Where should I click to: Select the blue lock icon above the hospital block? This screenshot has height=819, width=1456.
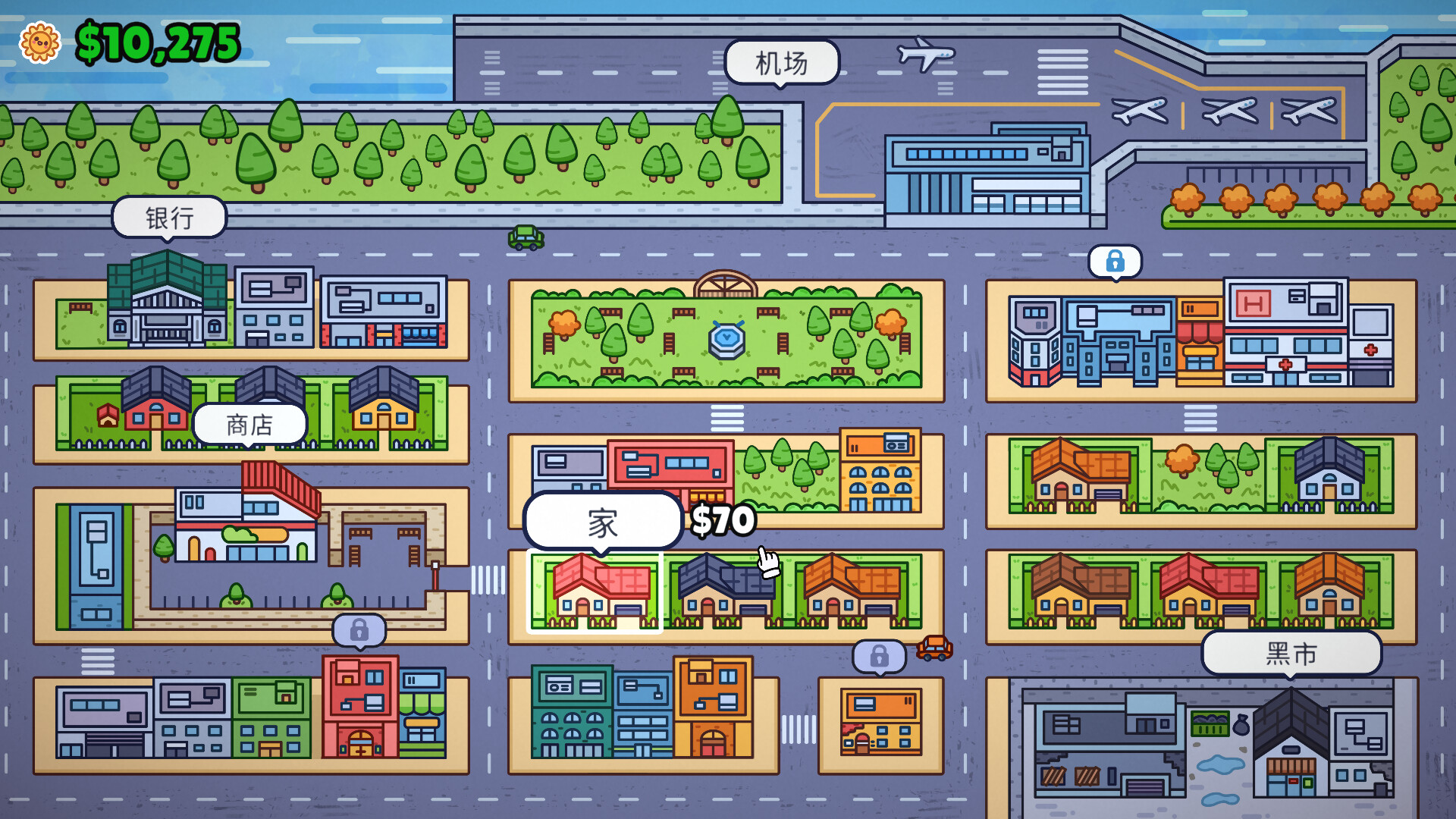tap(1115, 260)
